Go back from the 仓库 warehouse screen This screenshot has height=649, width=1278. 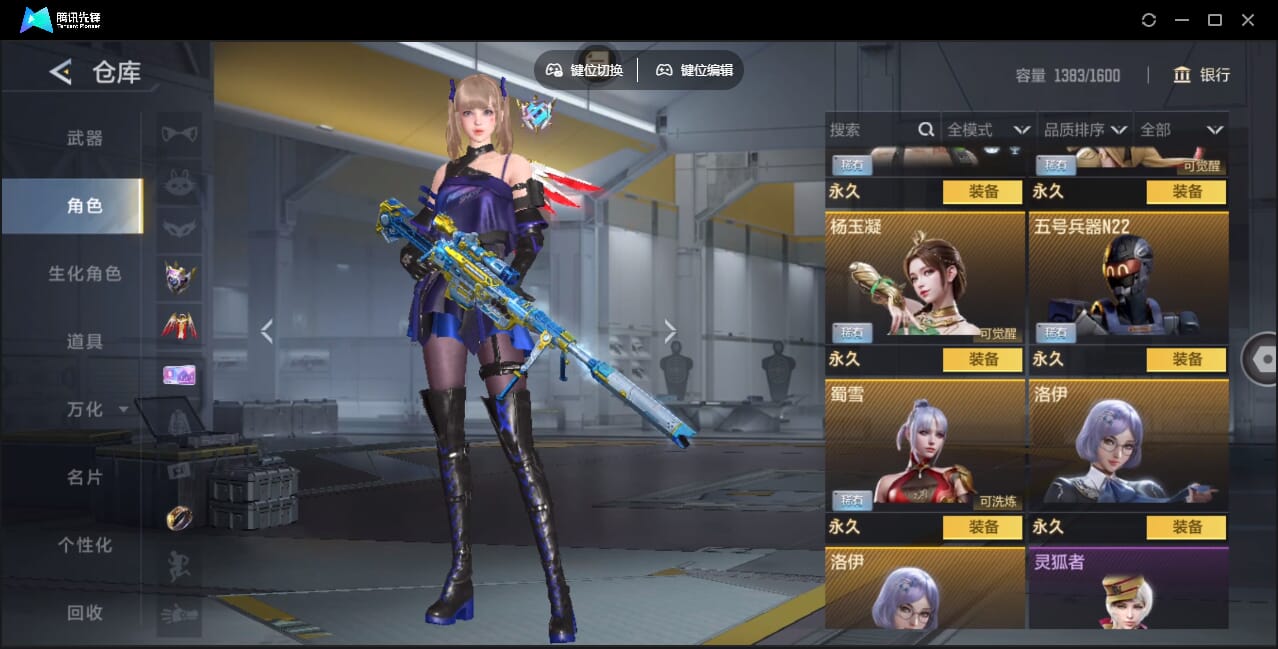coord(61,72)
